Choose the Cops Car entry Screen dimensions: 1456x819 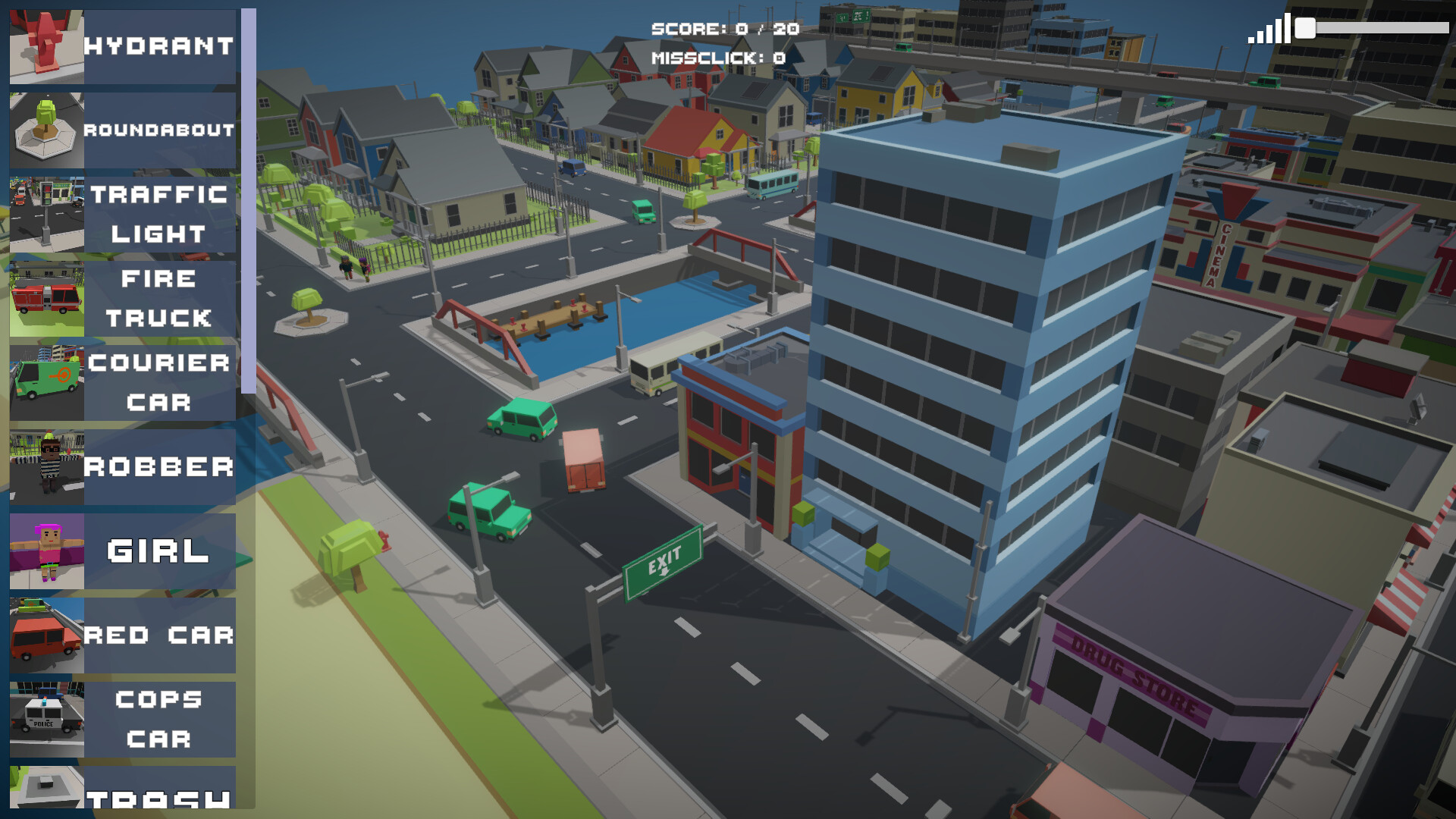[123, 720]
